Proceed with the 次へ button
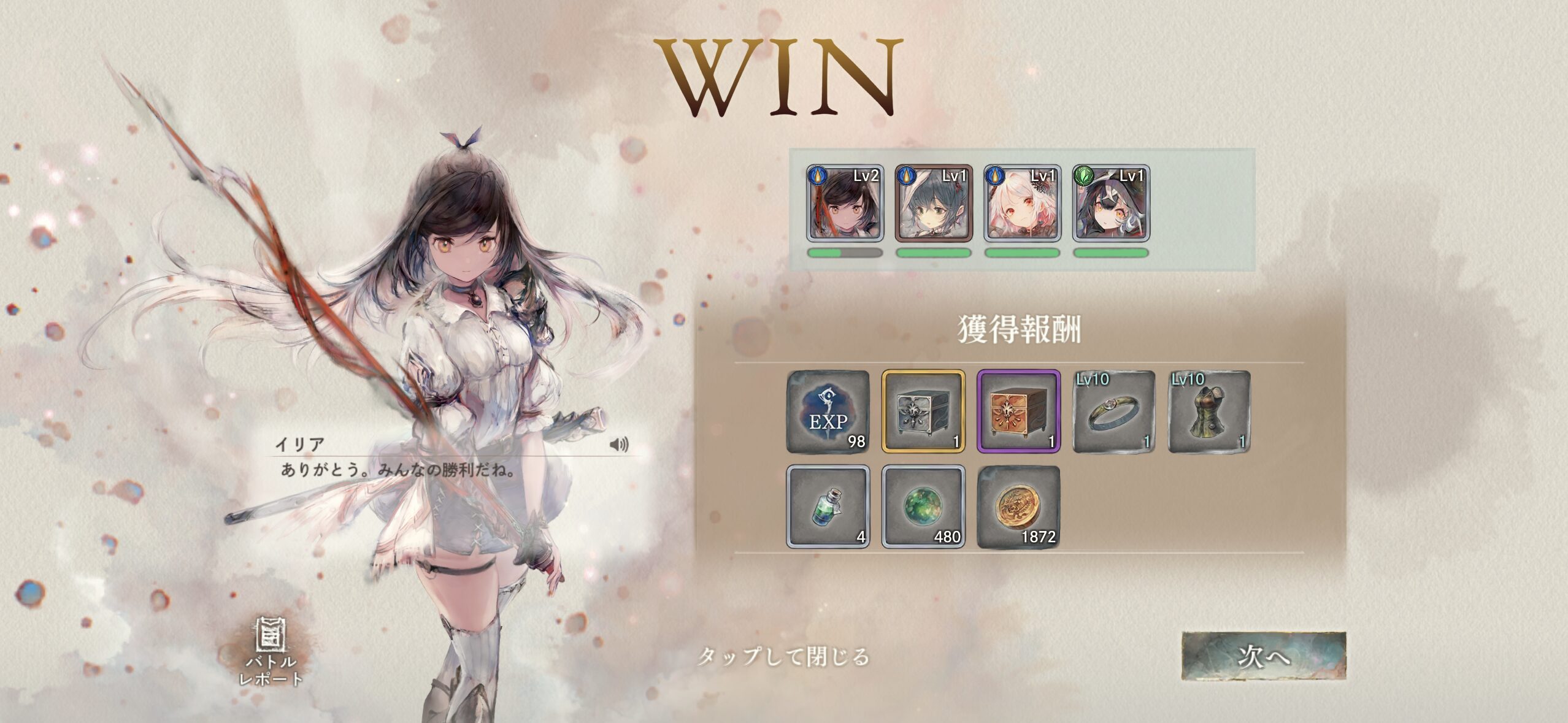The height and width of the screenshot is (723, 1568). (x=1264, y=656)
